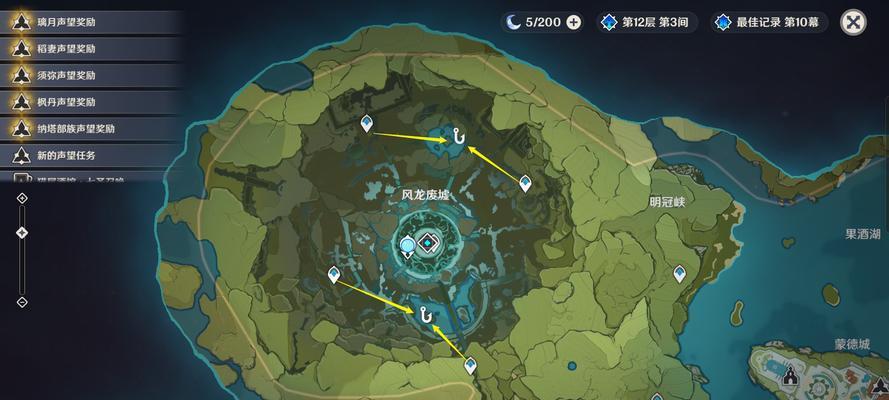Click the map zoom slider handle
Screen dimensions: 889x400
point(22,233)
